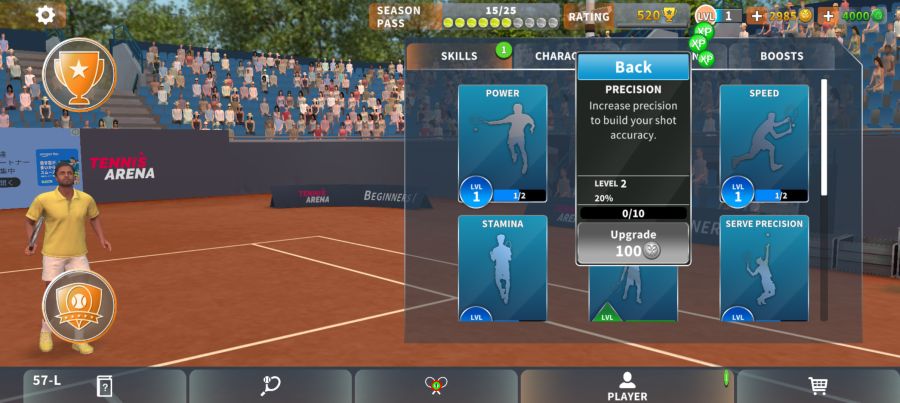Viewport: 900px width, 403px height.
Task: Open the settings gear menu
Action: coord(45,15)
